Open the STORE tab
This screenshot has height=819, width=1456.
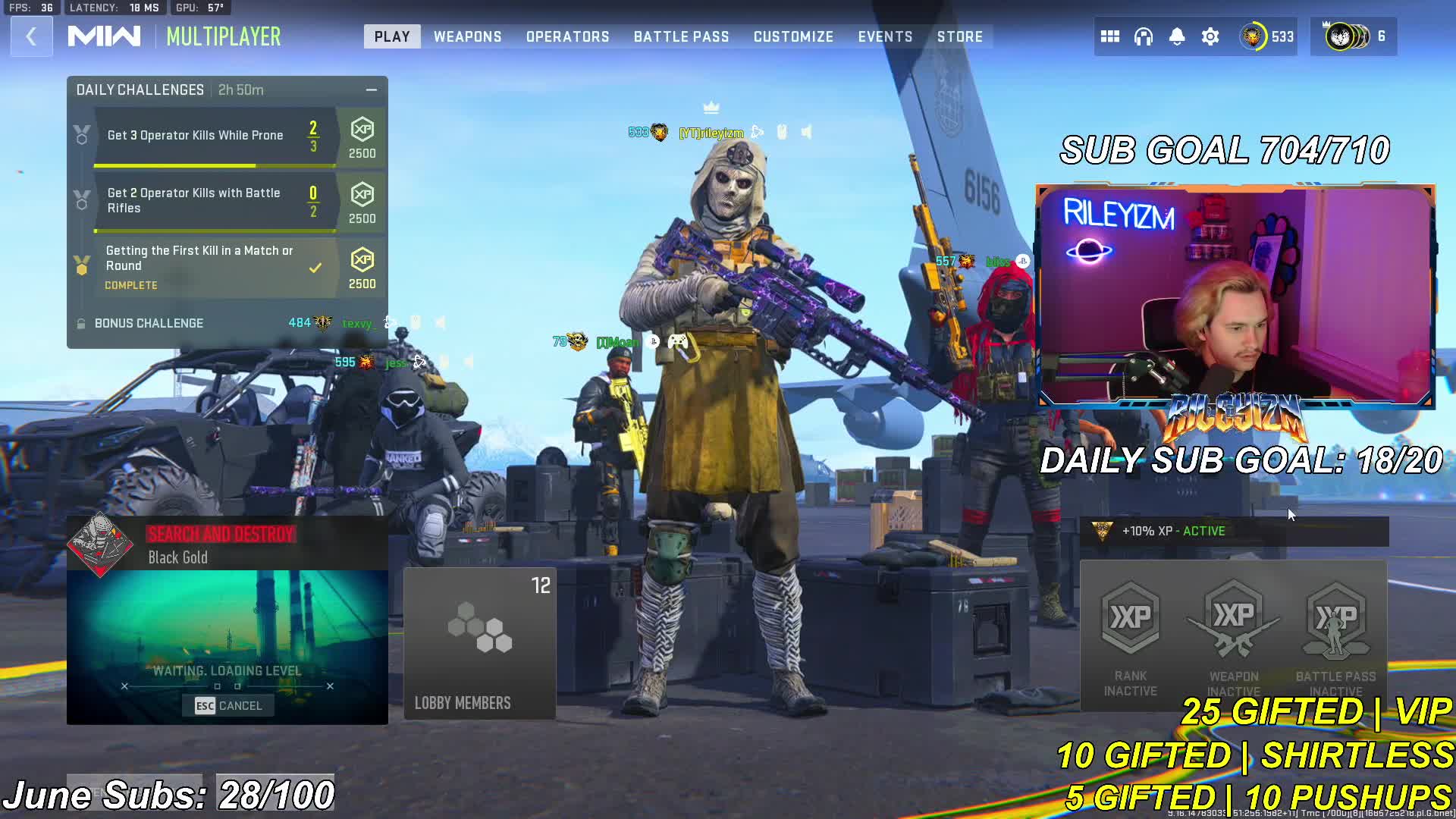tap(959, 36)
